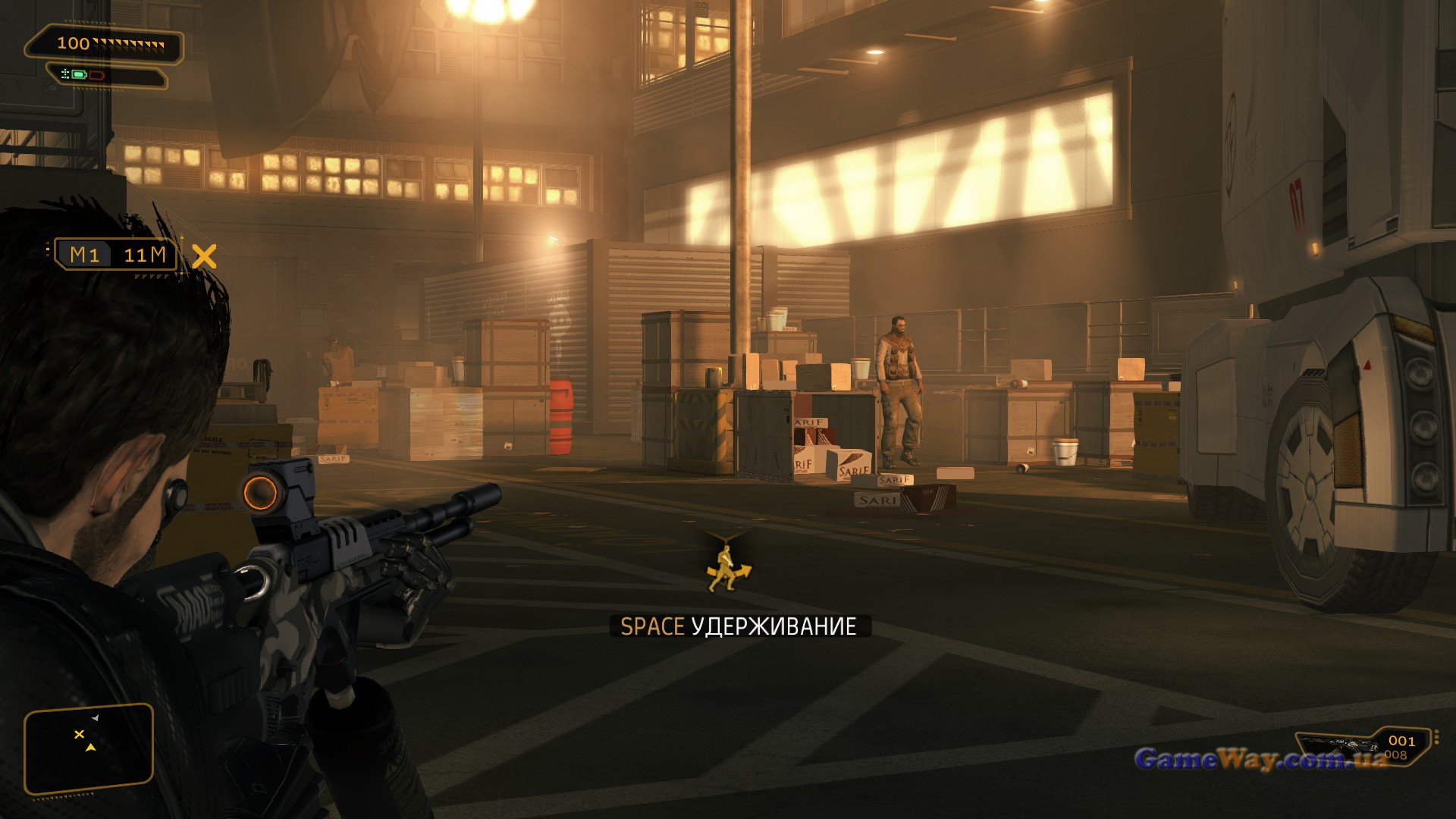Viewport: 1456px width, 819px height.
Task: Click the GameWay.com.ua watermark
Action: (x=1259, y=759)
